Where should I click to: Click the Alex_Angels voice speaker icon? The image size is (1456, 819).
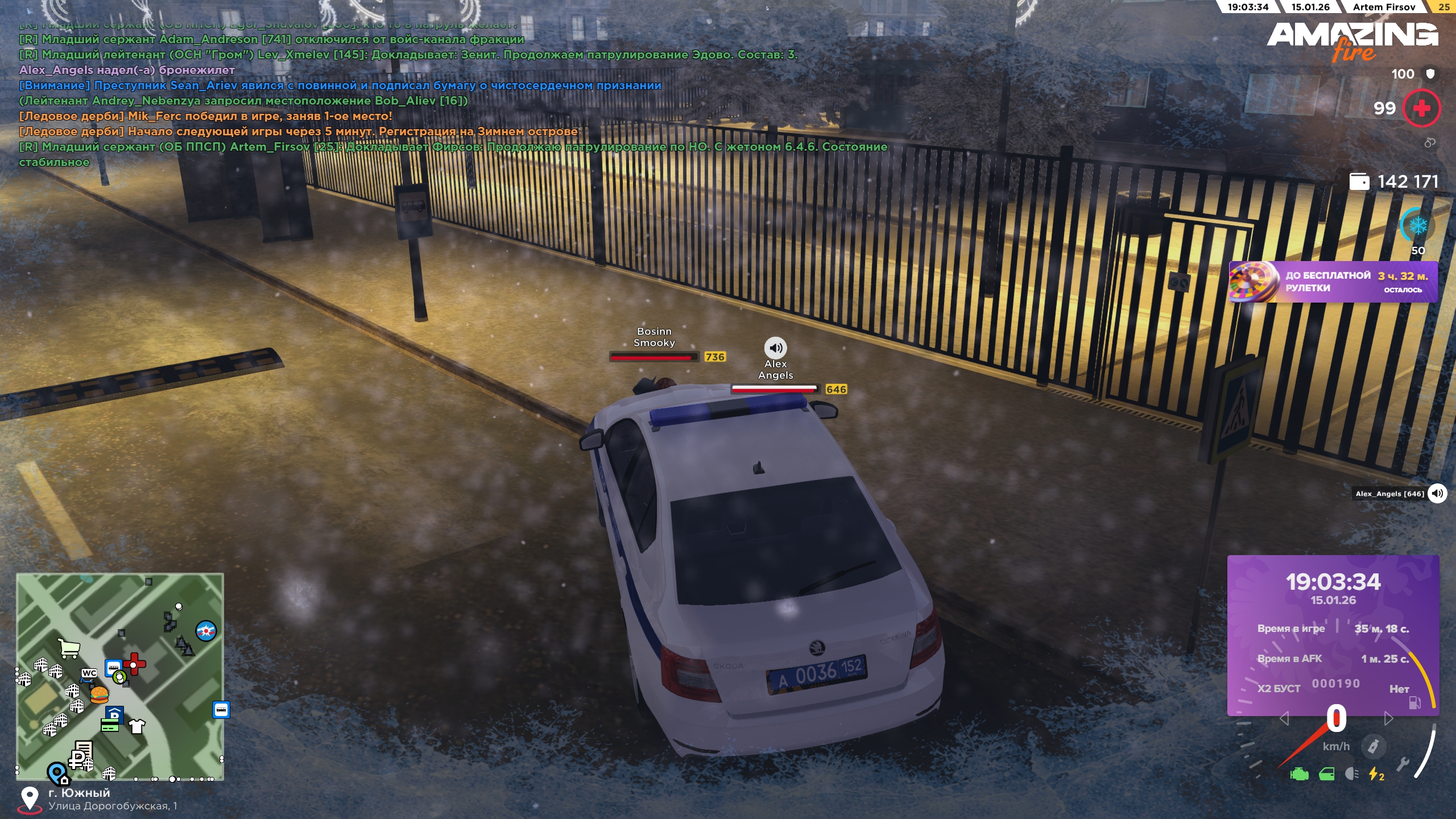point(1437,493)
